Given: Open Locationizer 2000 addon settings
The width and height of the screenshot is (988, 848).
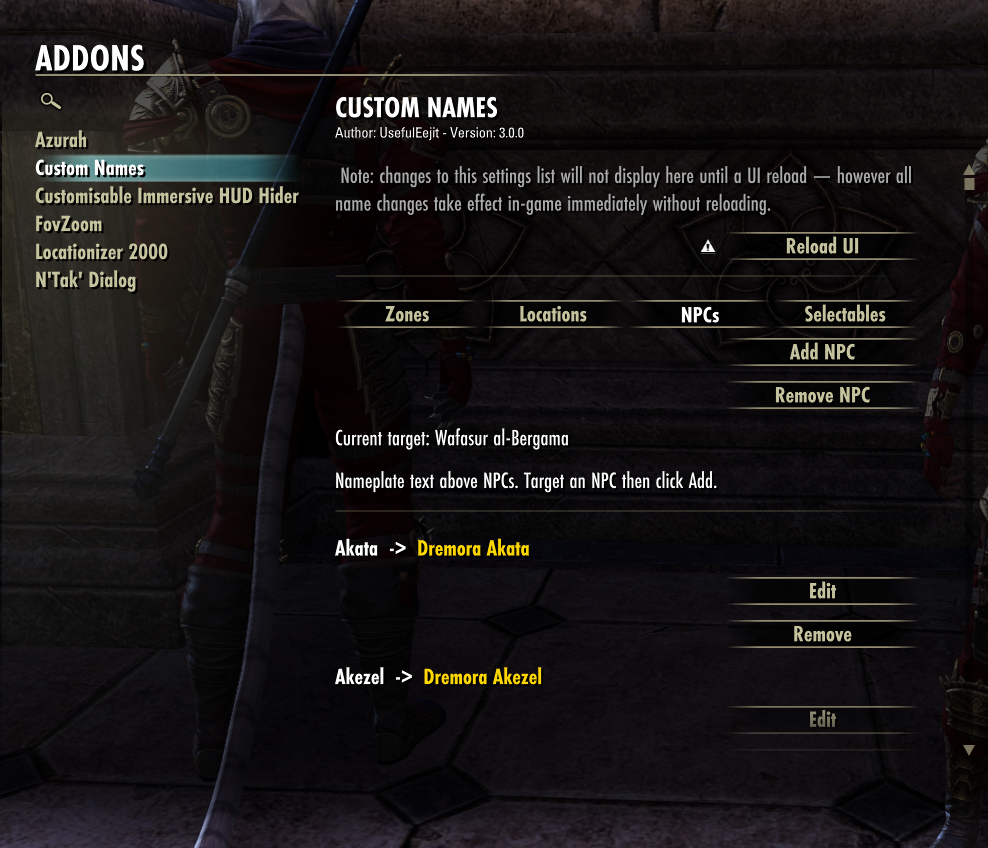Looking at the screenshot, I should point(101,252).
